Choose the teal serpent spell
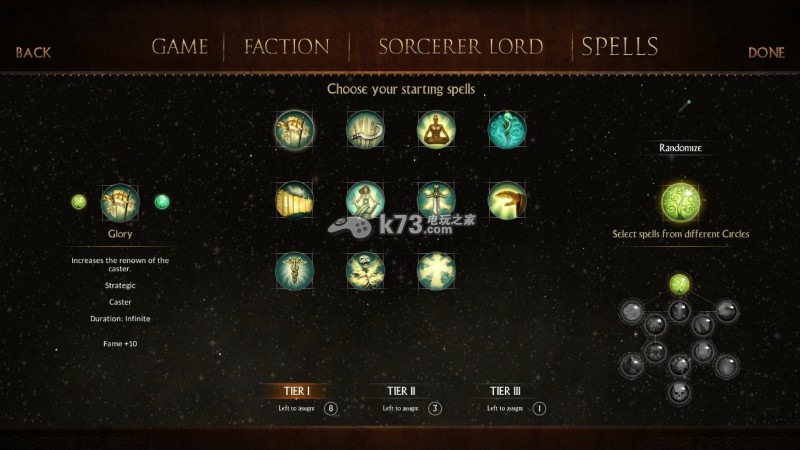Image resolution: width=800 pixels, height=450 pixels. (x=507, y=129)
